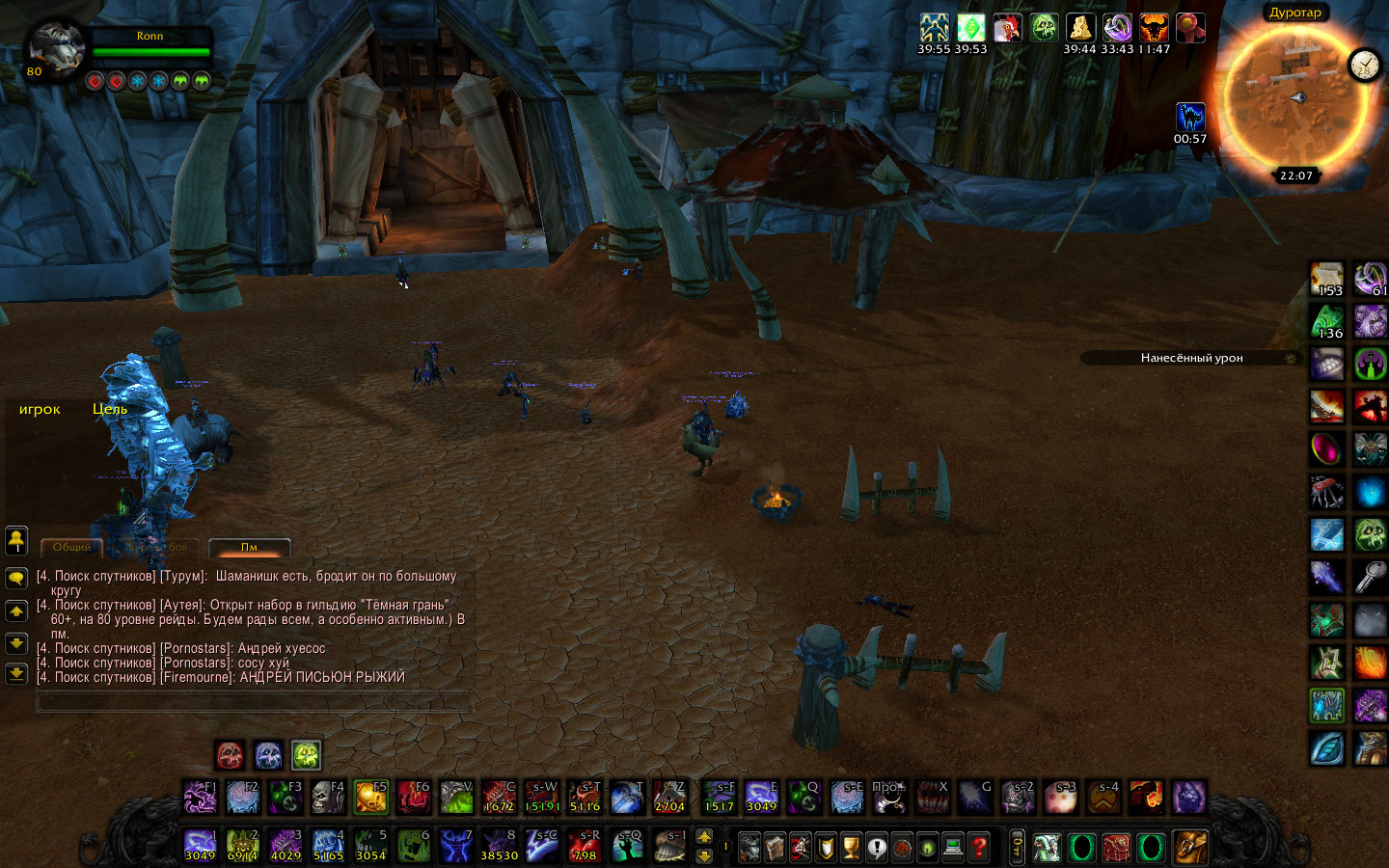
Task: Click the chicken buff icon
Action: point(1007,28)
